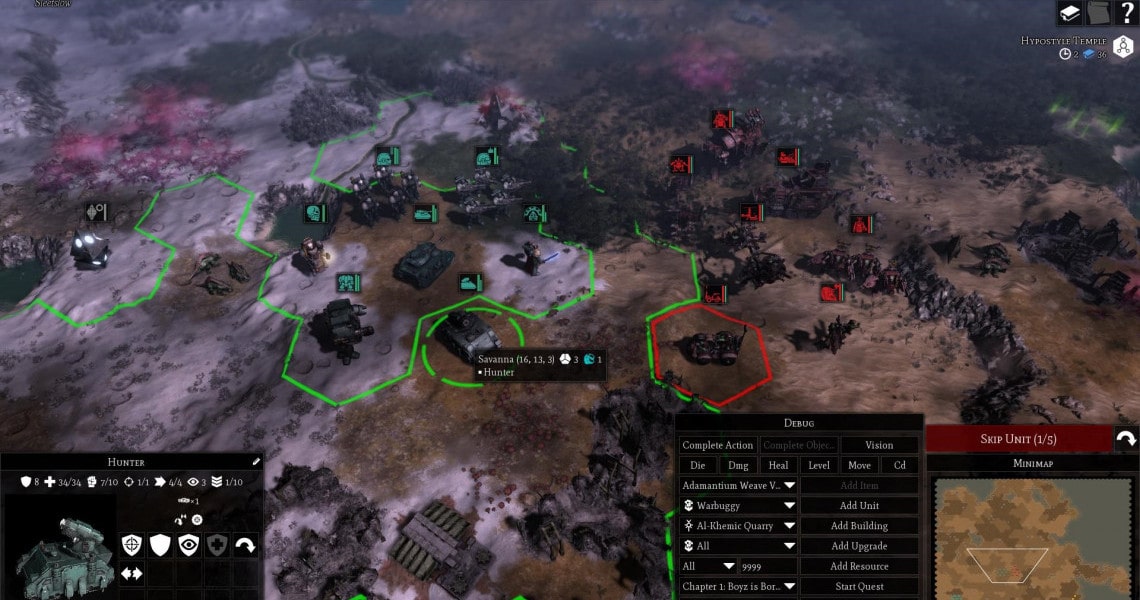Select Complete Action in the Debug panel
The width and height of the screenshot is (1140, 600).
click(x=717, y=445)
